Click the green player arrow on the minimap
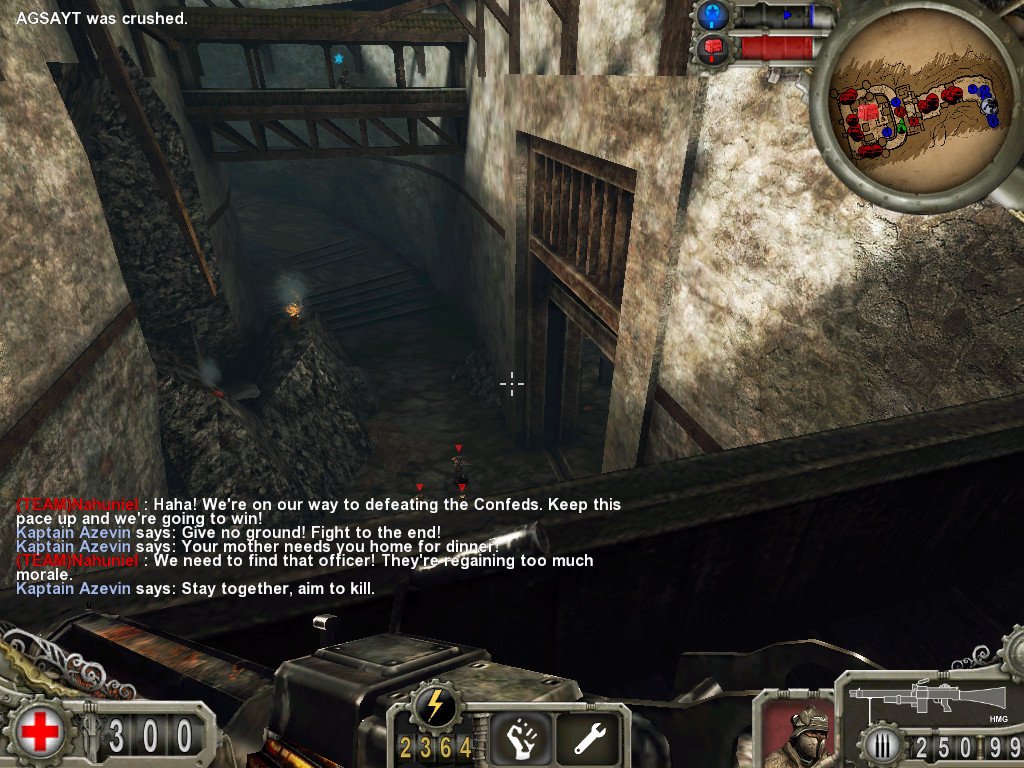Viewport: 1024px width, 768px height. [900, 126]
